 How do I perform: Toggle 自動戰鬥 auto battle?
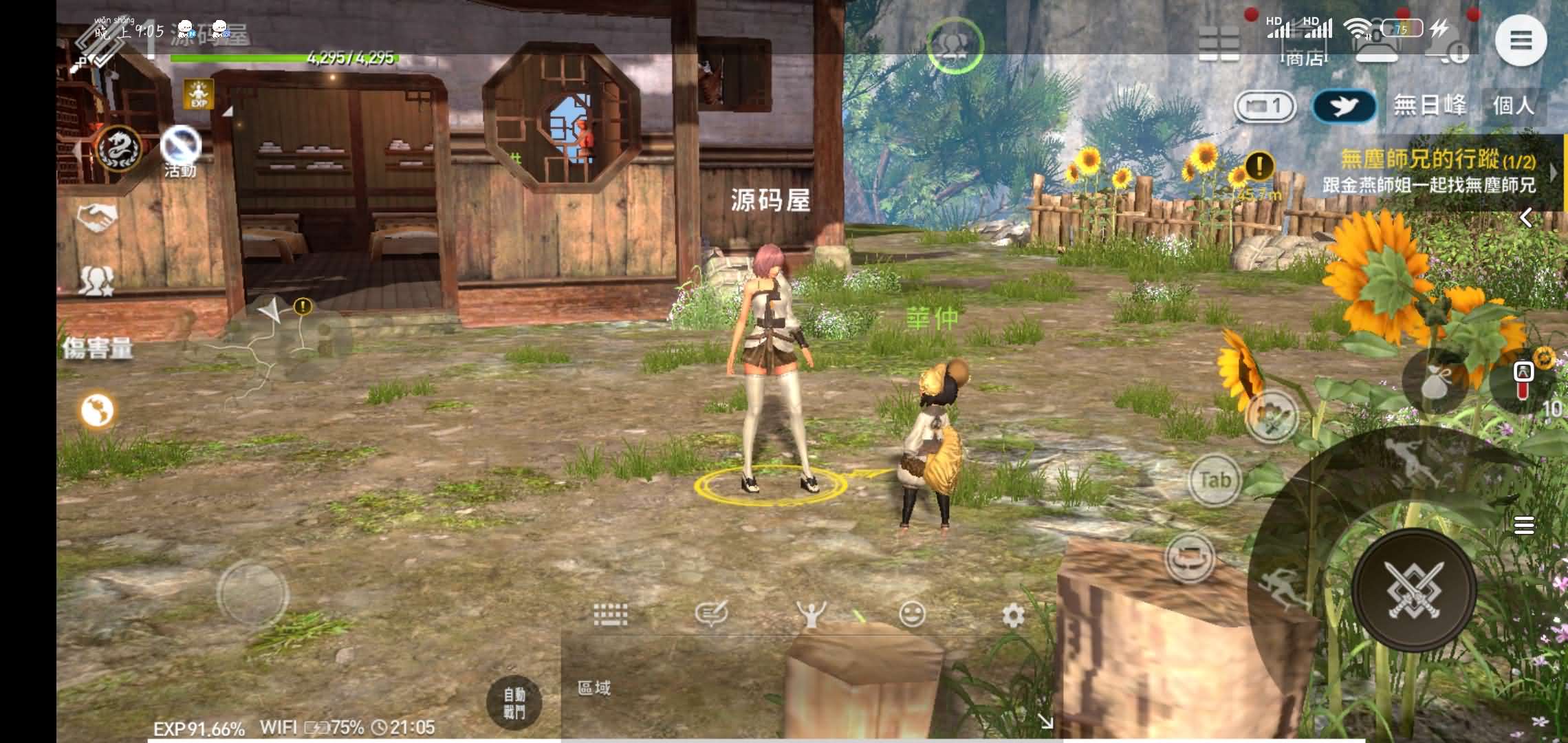[514, 703]
